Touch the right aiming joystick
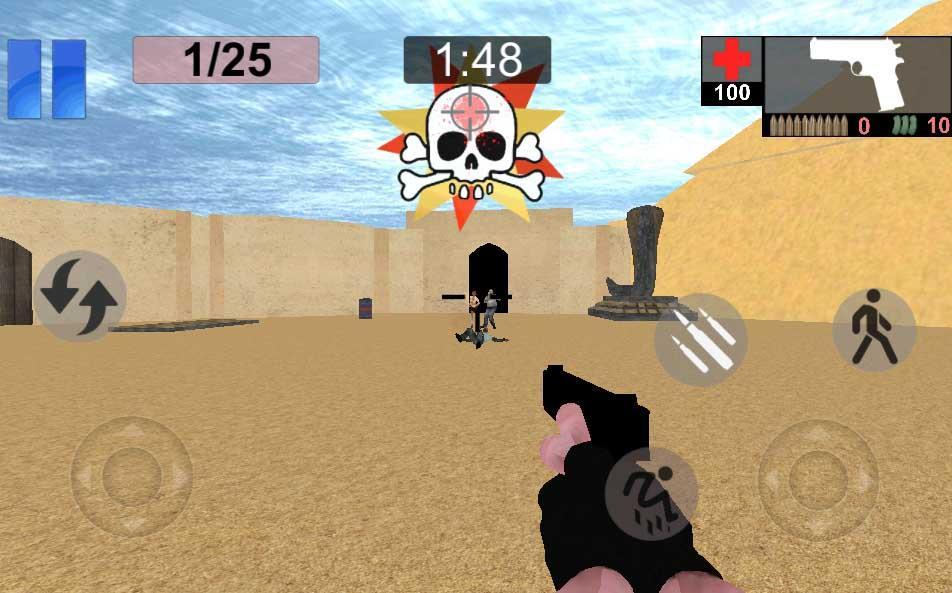Screen dimensions: 952x593 click(x=818, y=478)
